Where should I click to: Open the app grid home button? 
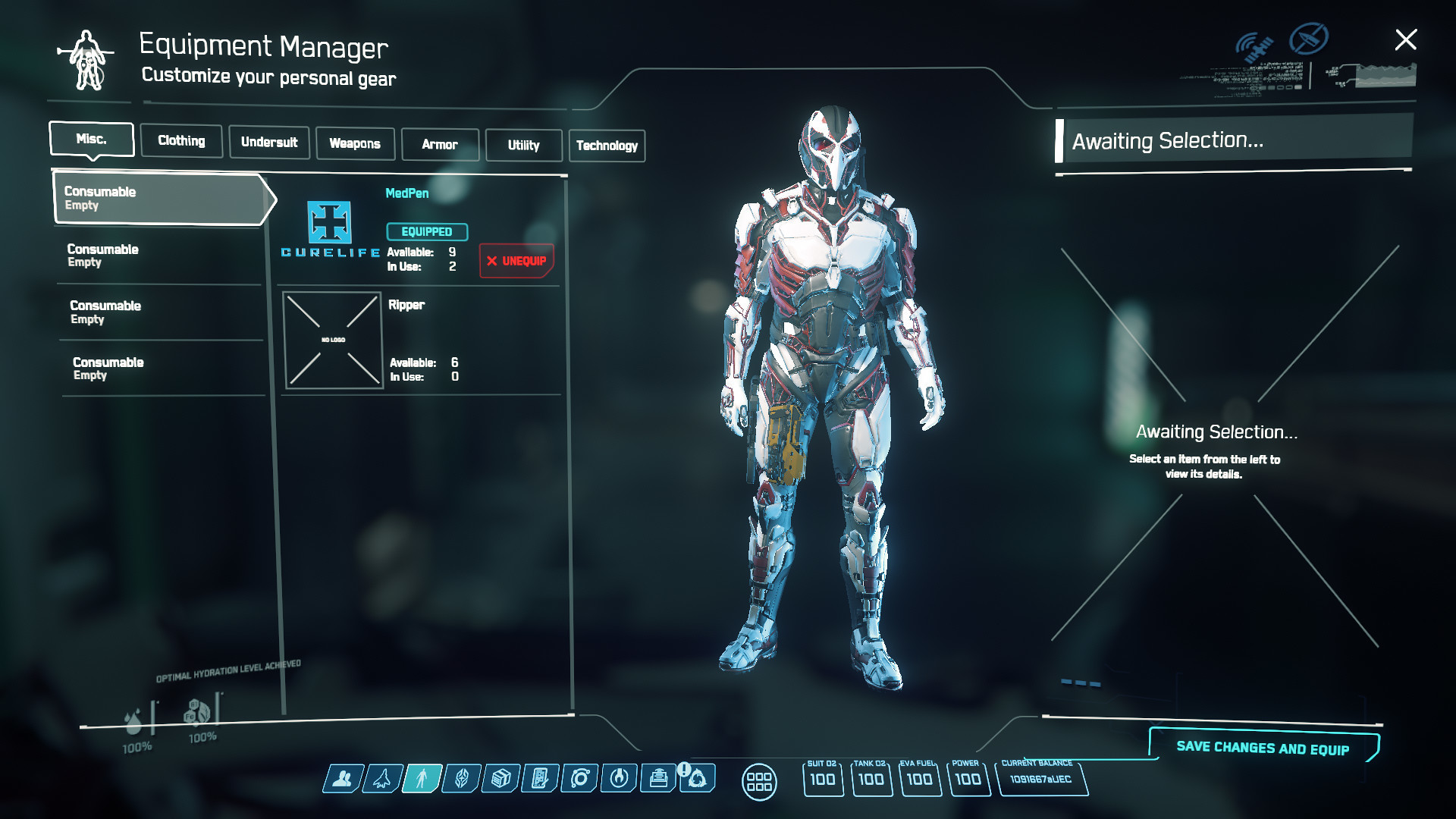pyautogui.click(x=758, y=781)
